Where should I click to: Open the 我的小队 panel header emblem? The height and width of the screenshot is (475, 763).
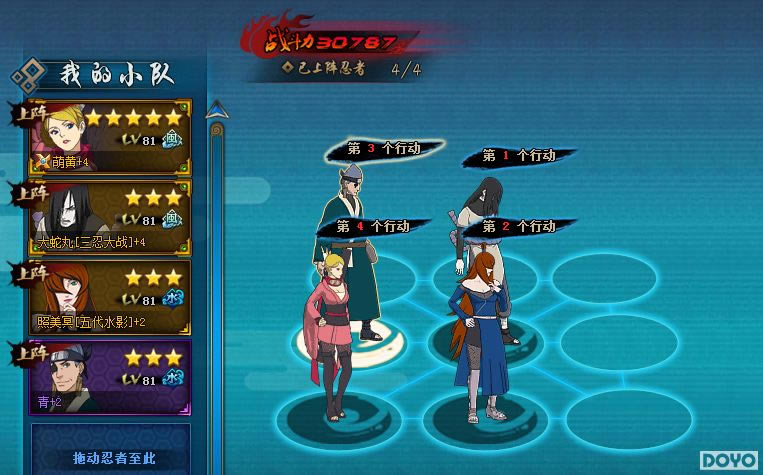[x=30, y=74]
